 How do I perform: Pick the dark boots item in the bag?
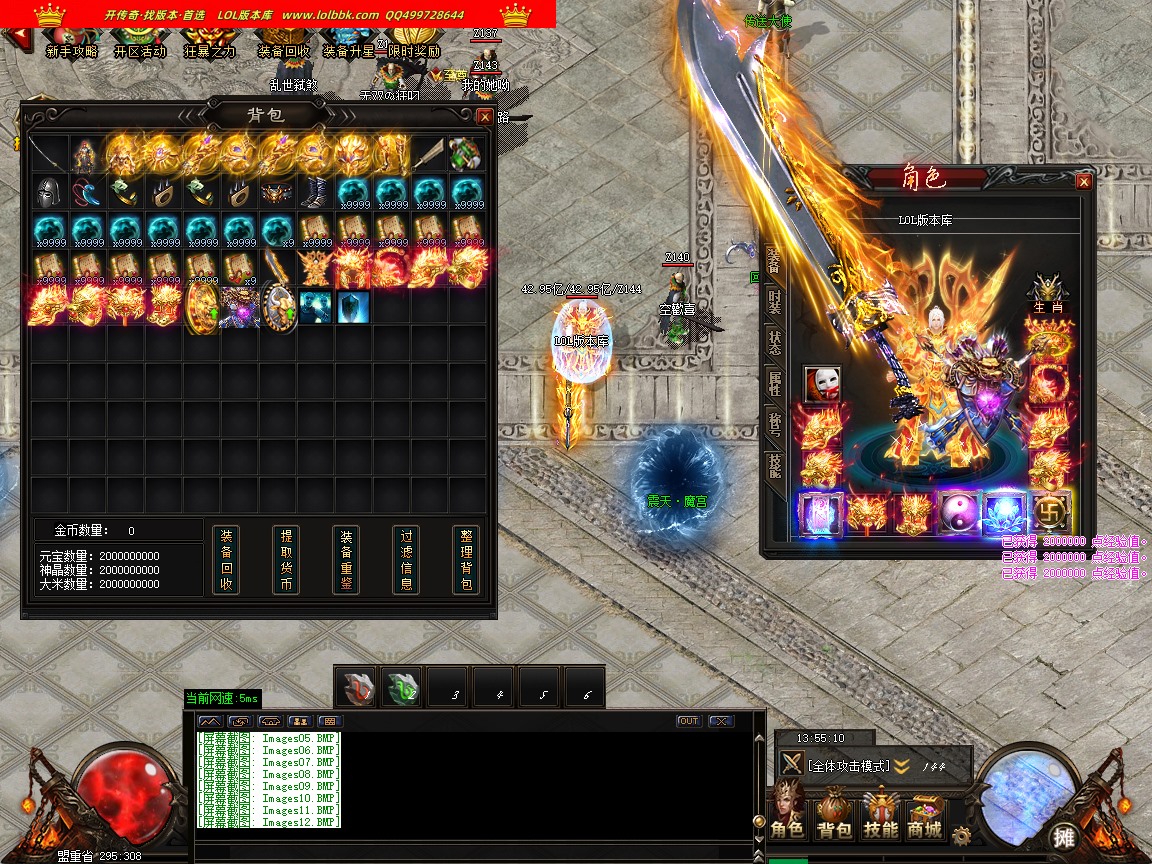315,192
